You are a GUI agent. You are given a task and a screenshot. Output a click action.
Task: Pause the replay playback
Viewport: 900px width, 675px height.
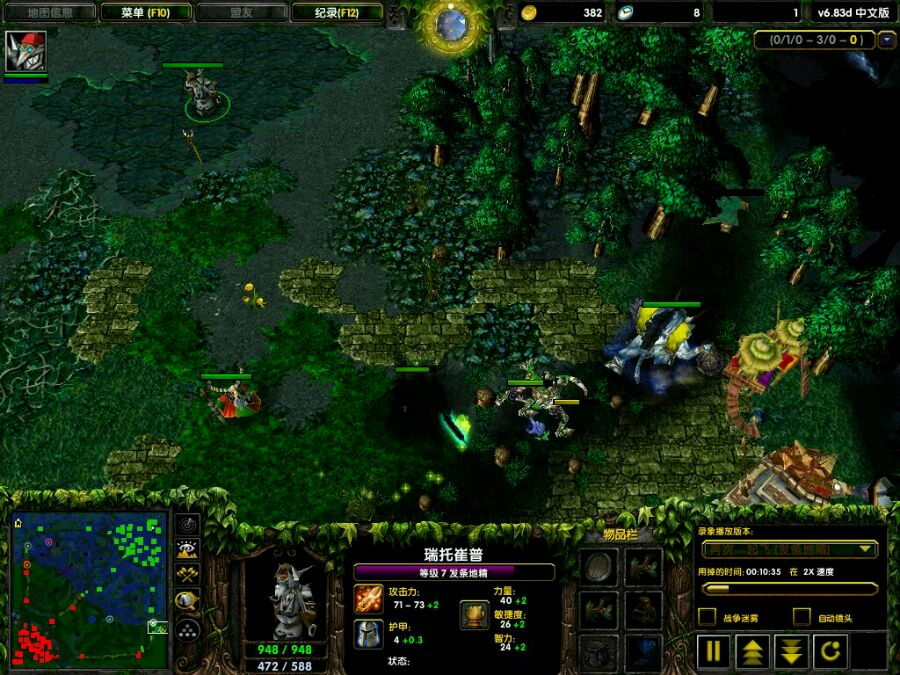(714, 652)
